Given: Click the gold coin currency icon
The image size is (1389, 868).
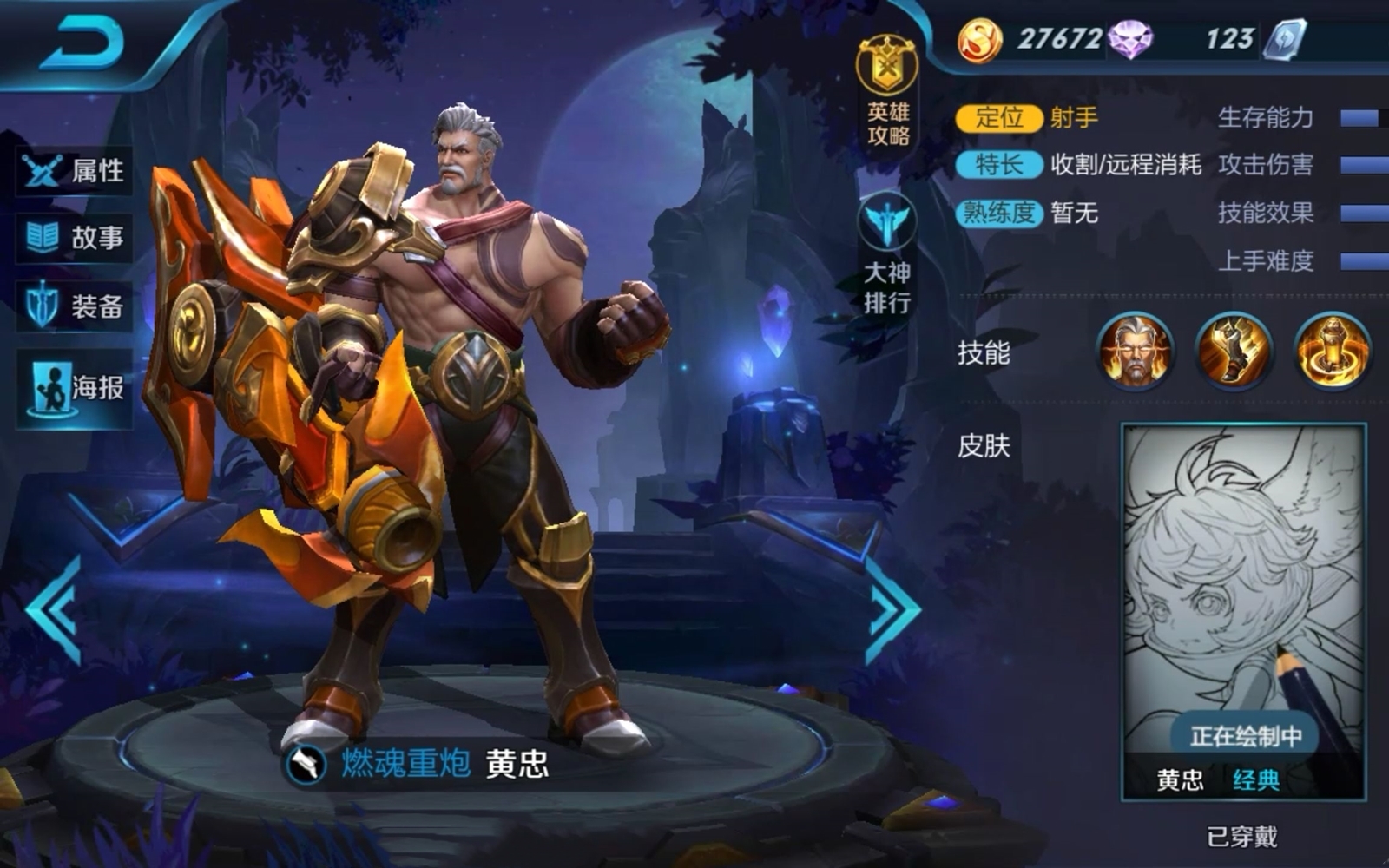Looking at the screenshot, I should tap(979, 40).
